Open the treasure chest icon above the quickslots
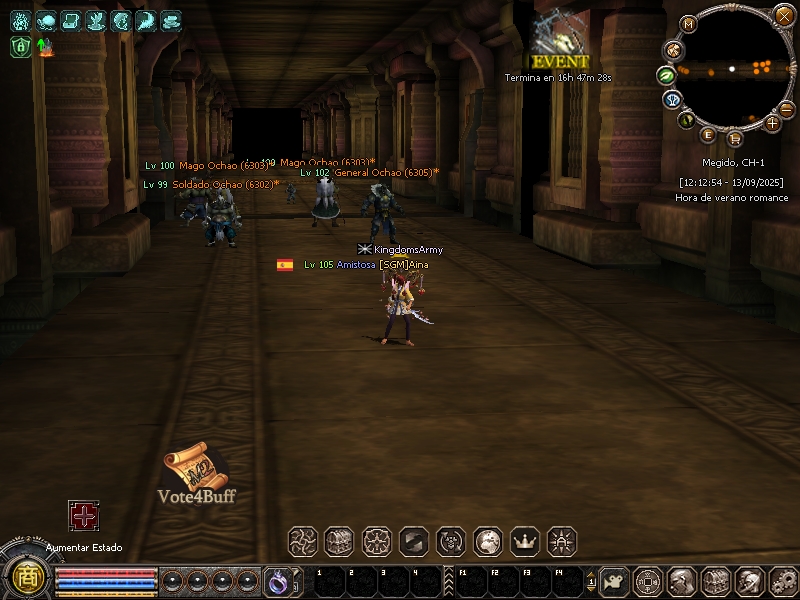800x600 pixels. [x=339, y=542]
